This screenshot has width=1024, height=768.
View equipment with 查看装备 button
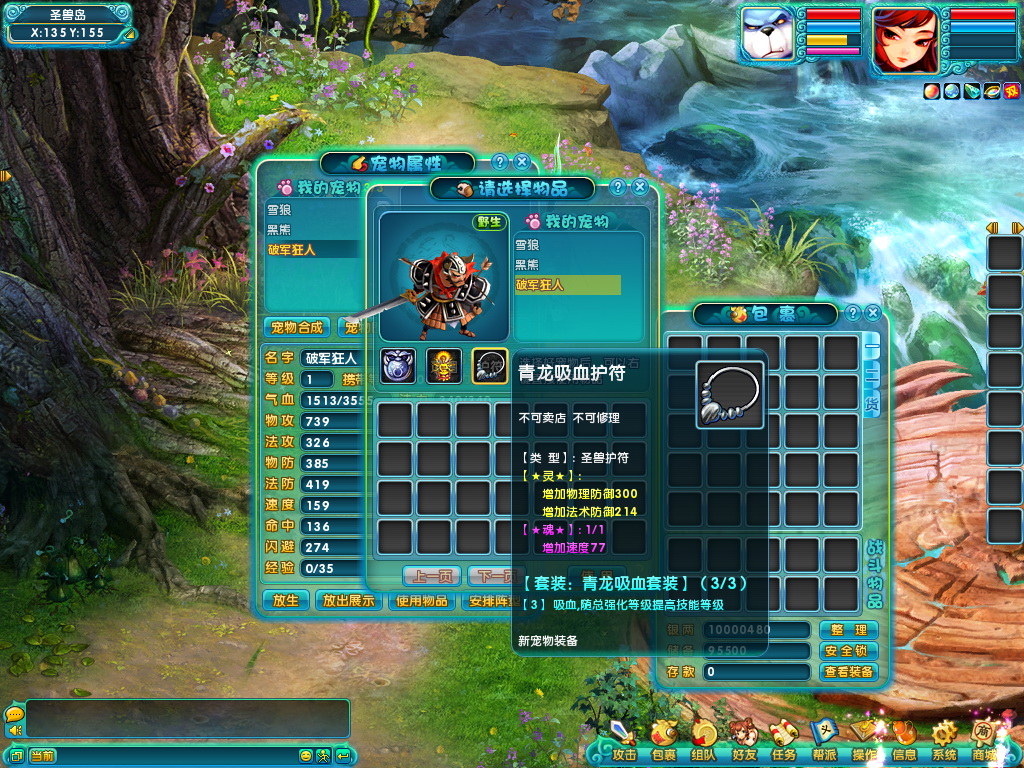tap(848, 672)
